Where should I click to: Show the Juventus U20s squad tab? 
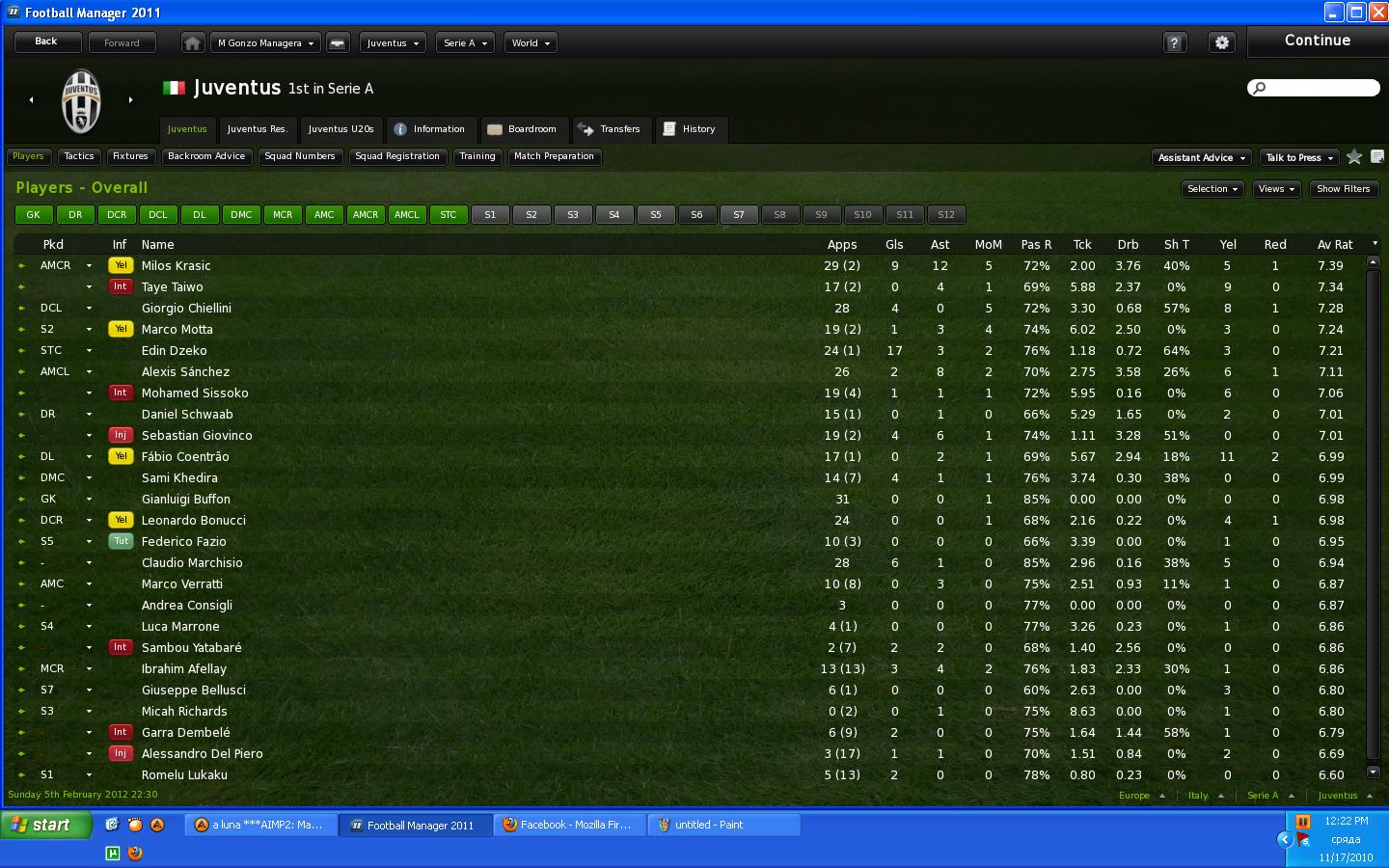340,129
